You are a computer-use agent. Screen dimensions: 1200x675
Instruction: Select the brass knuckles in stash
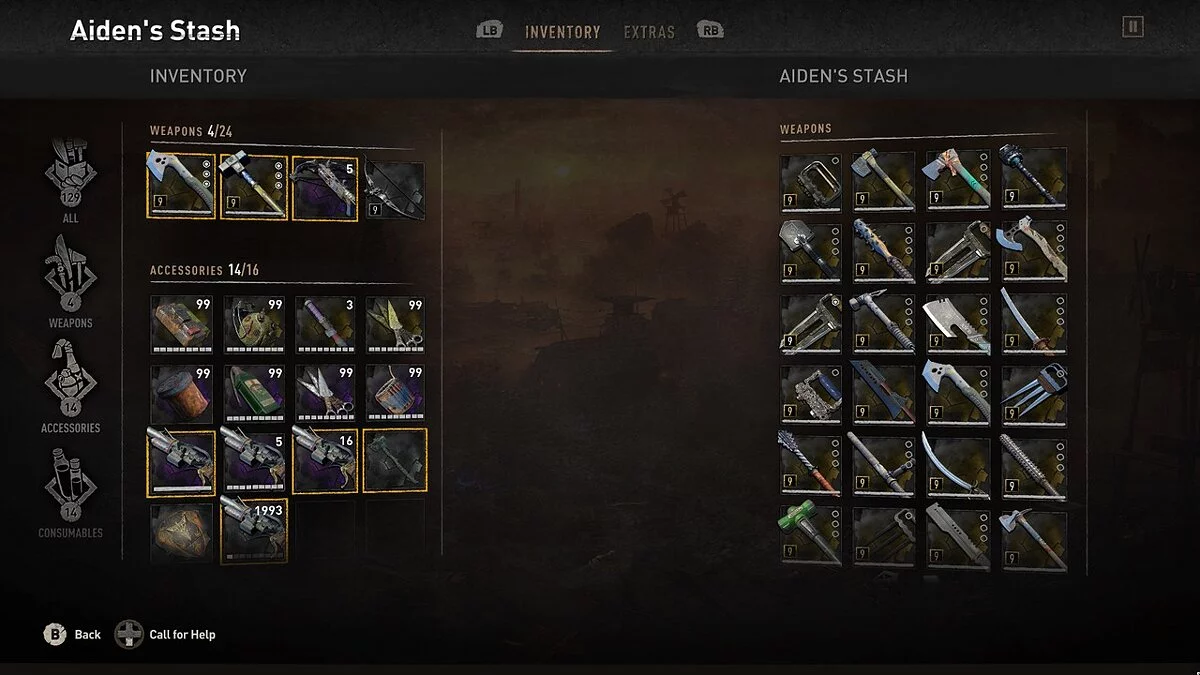[810, 179]
